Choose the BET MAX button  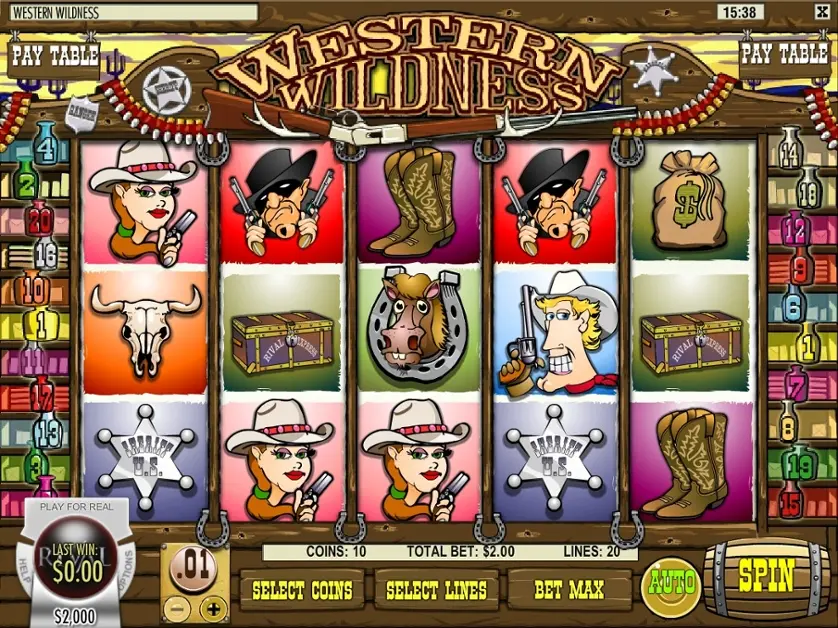[x=569, y=590]
